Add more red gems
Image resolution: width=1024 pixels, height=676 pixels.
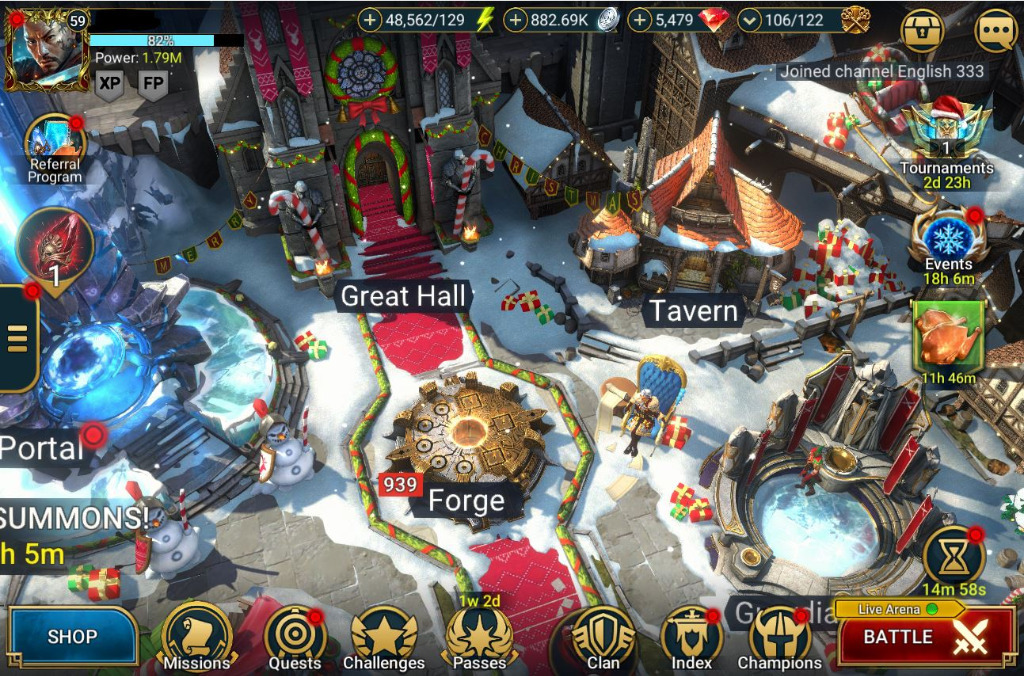coord(640,19)
